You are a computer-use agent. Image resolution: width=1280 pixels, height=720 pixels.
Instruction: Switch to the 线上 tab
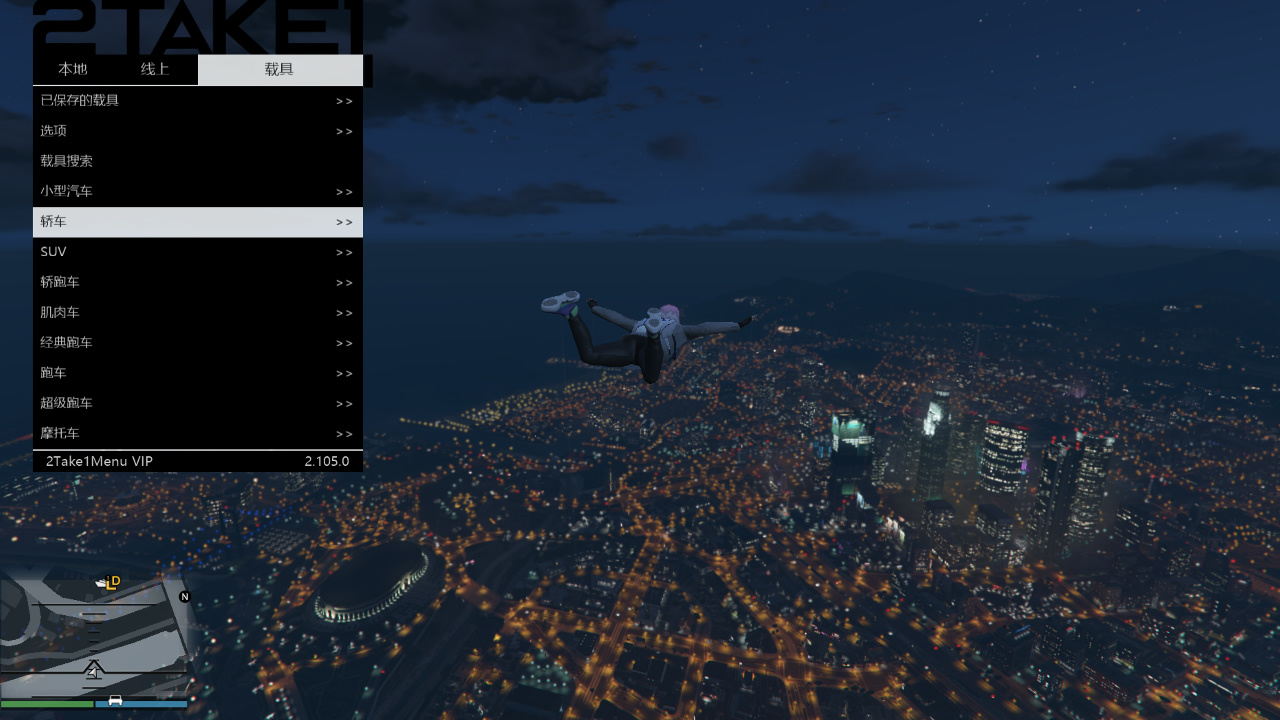(x=156, y=69)
